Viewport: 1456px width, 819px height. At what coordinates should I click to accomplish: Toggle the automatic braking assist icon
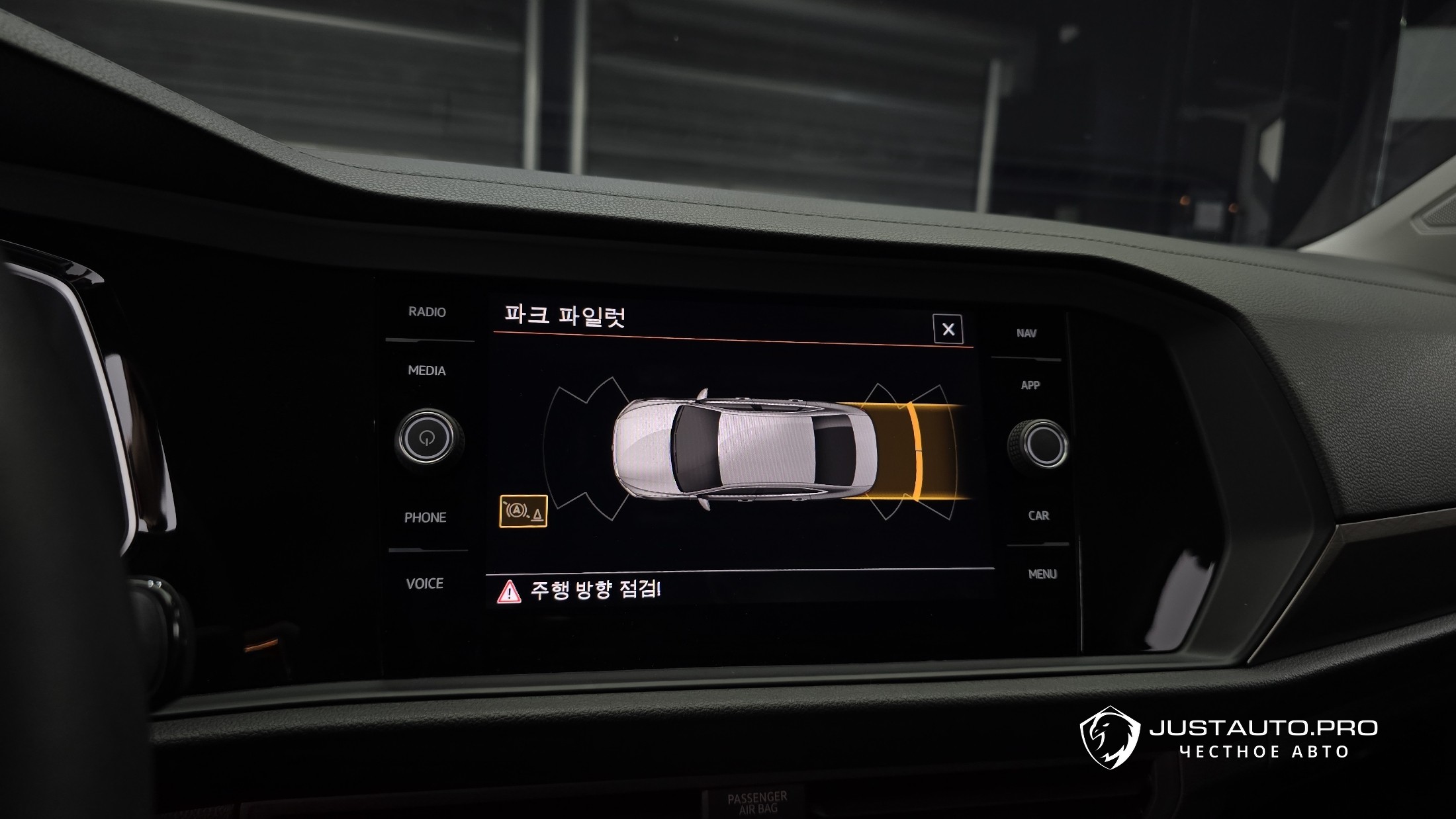click(x=523, y=511)
